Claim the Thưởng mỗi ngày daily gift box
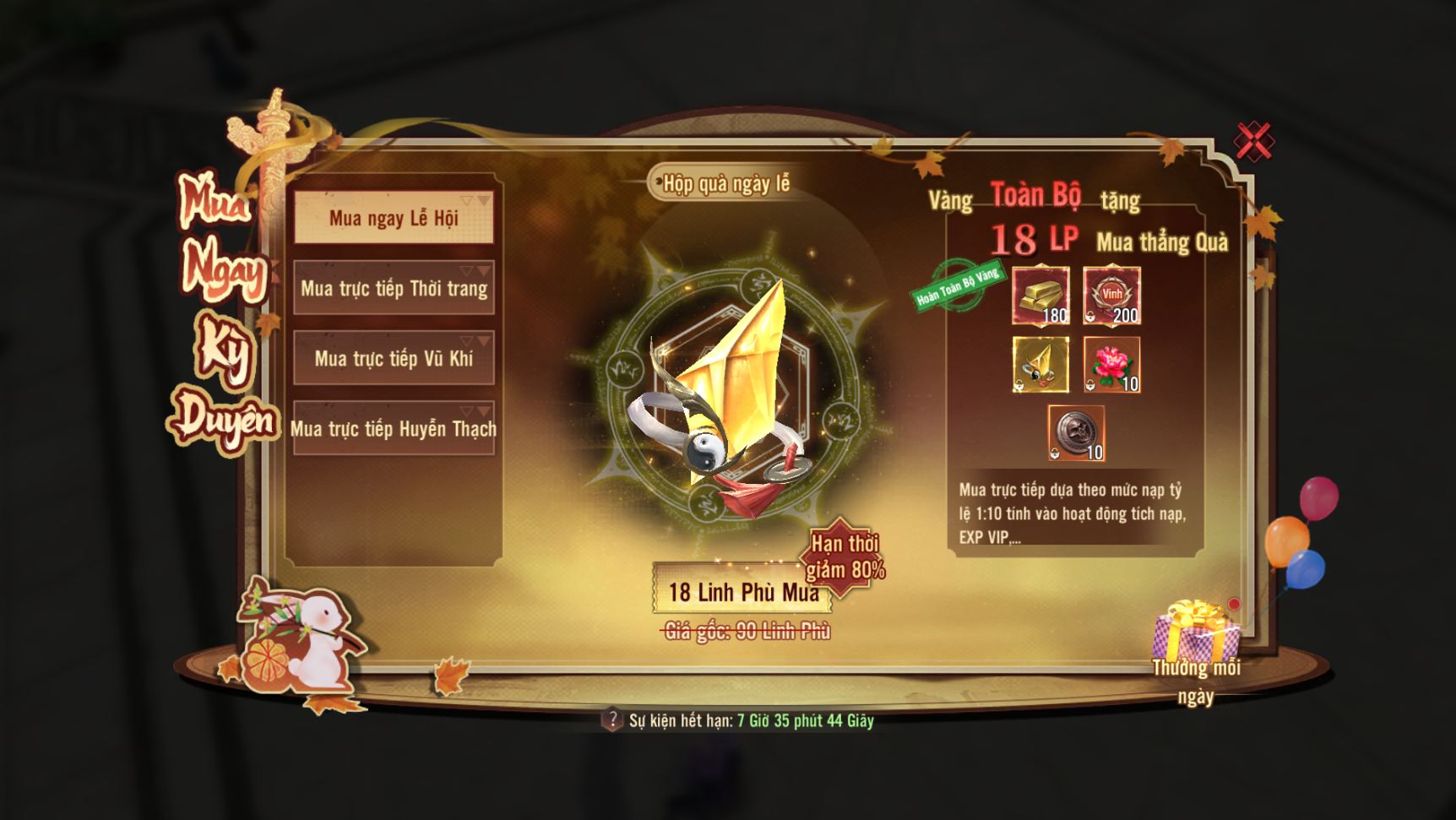 (1197, 633)
